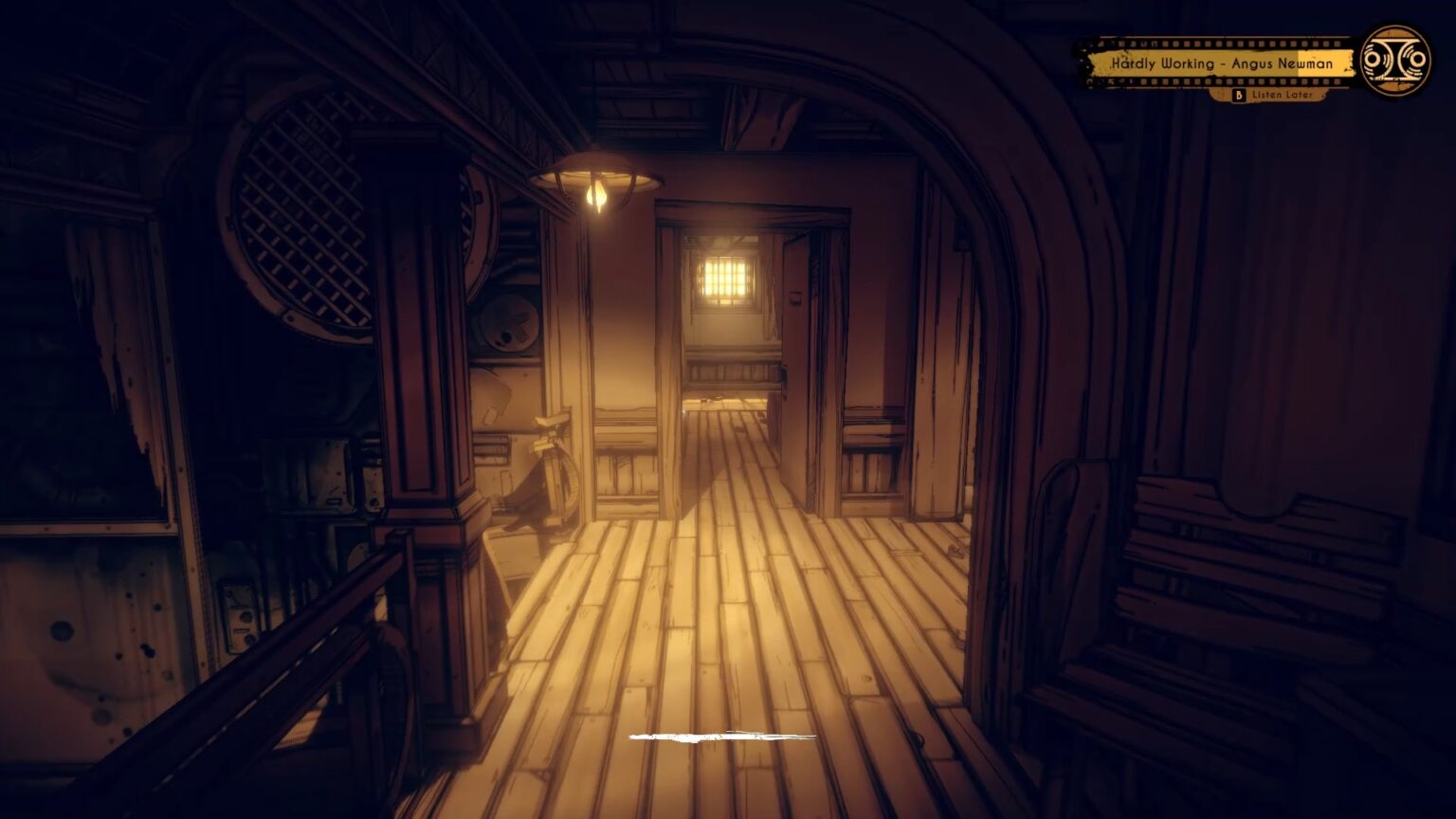Screen dimensions: 1456x819
Task: Click the round speaker on the left wall
Action: point(508,322)
